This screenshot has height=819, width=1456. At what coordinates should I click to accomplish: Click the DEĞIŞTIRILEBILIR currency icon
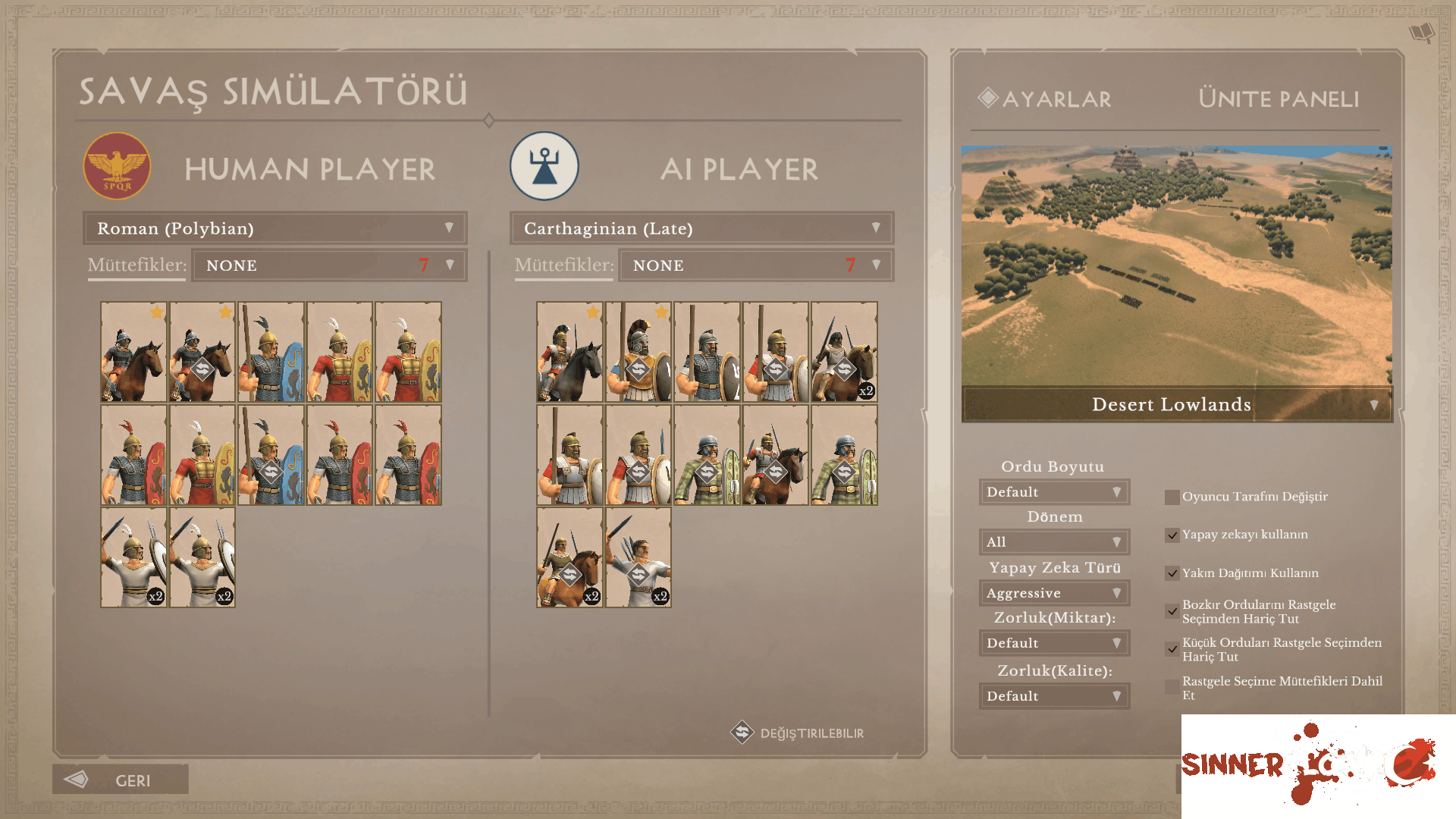(x=742, y=733)
